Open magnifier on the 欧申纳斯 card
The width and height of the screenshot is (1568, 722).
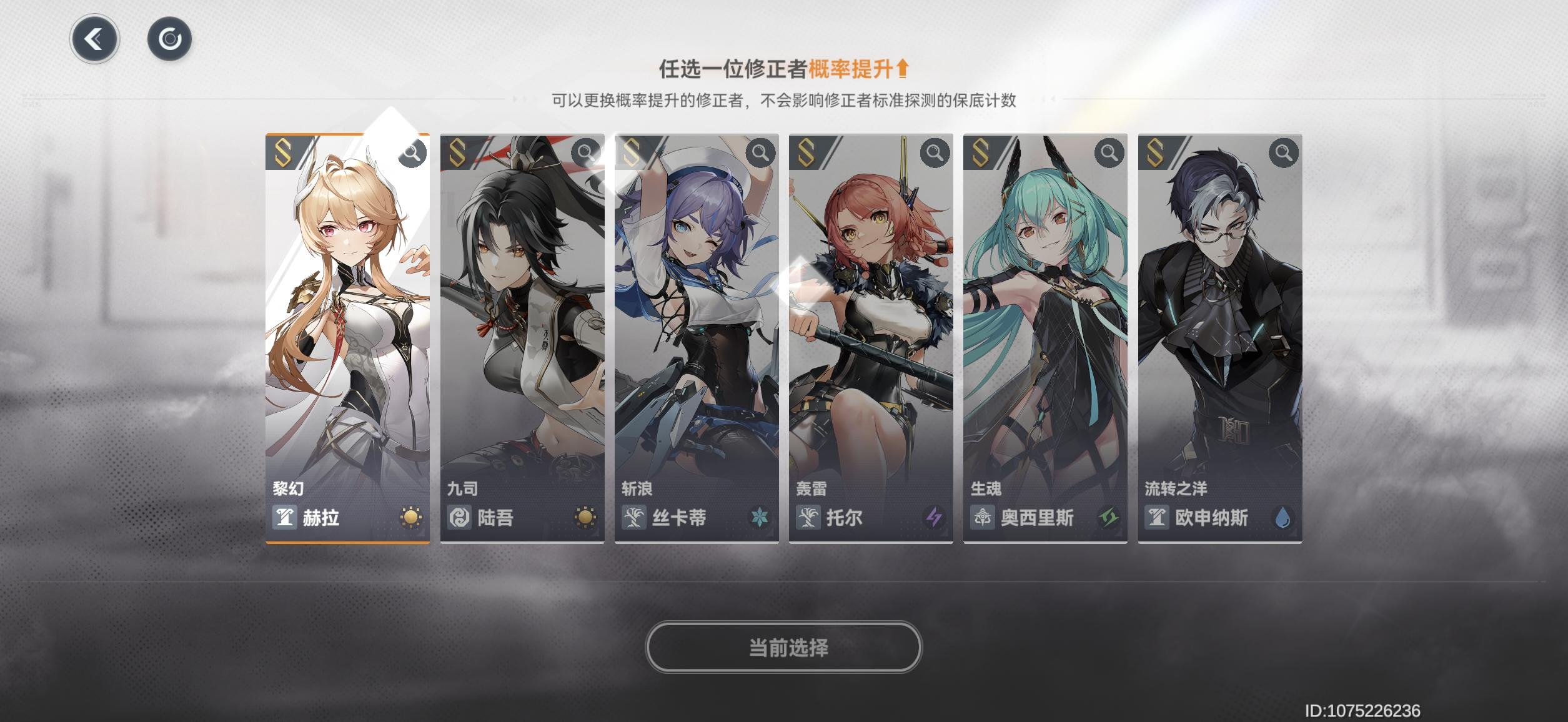point(1284,151)
